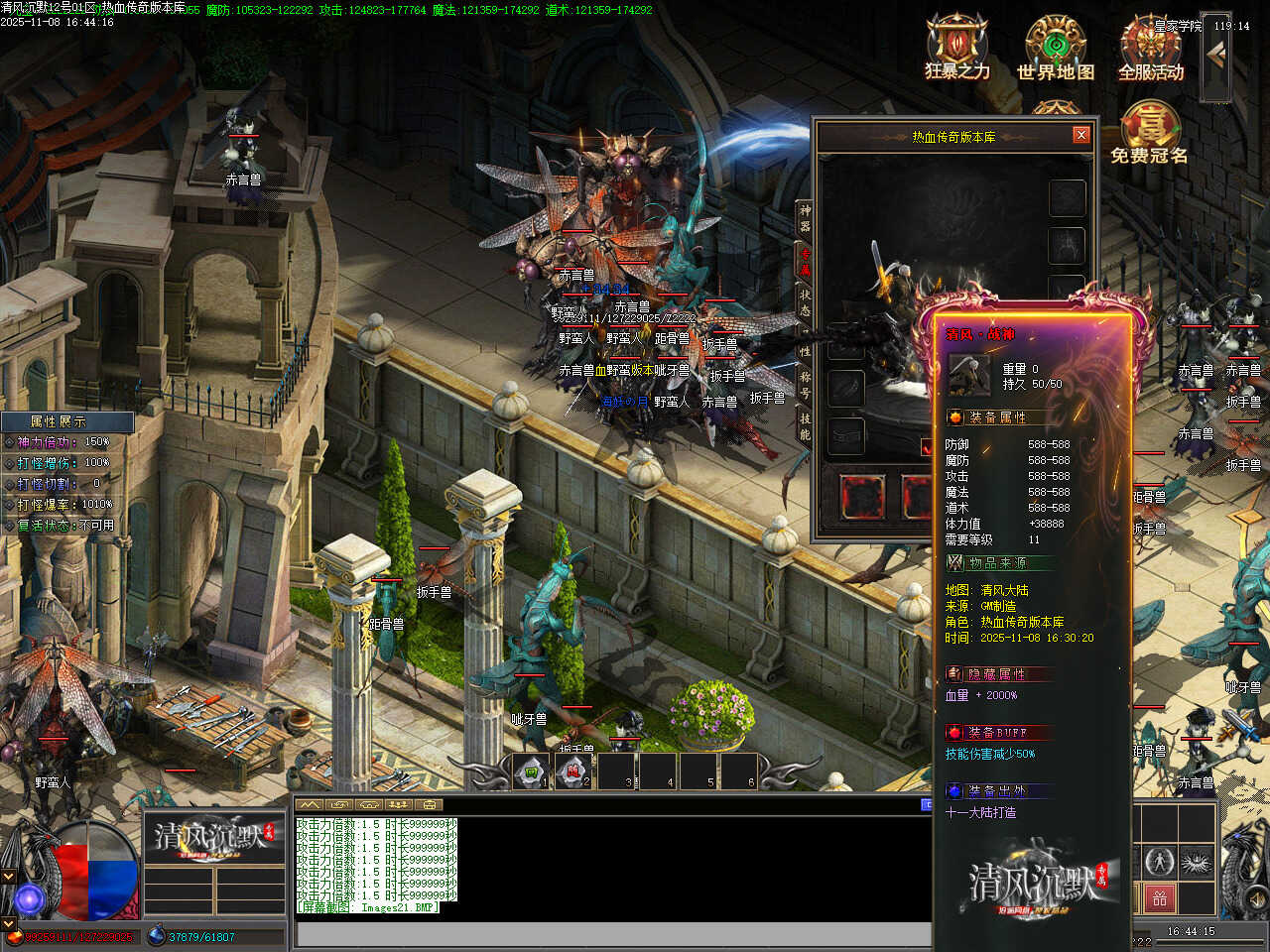The width and height of the screenshot is (1270, 952).
Task: Switch to the 状态 tab
Action: tap(805, 303)
